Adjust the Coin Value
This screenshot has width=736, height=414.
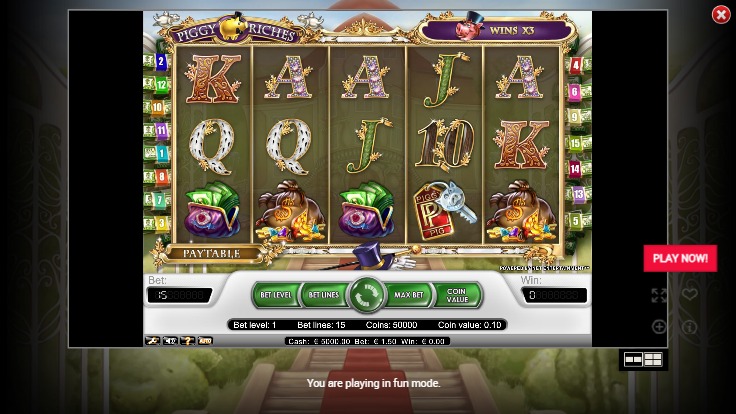[x=457, y=295]
